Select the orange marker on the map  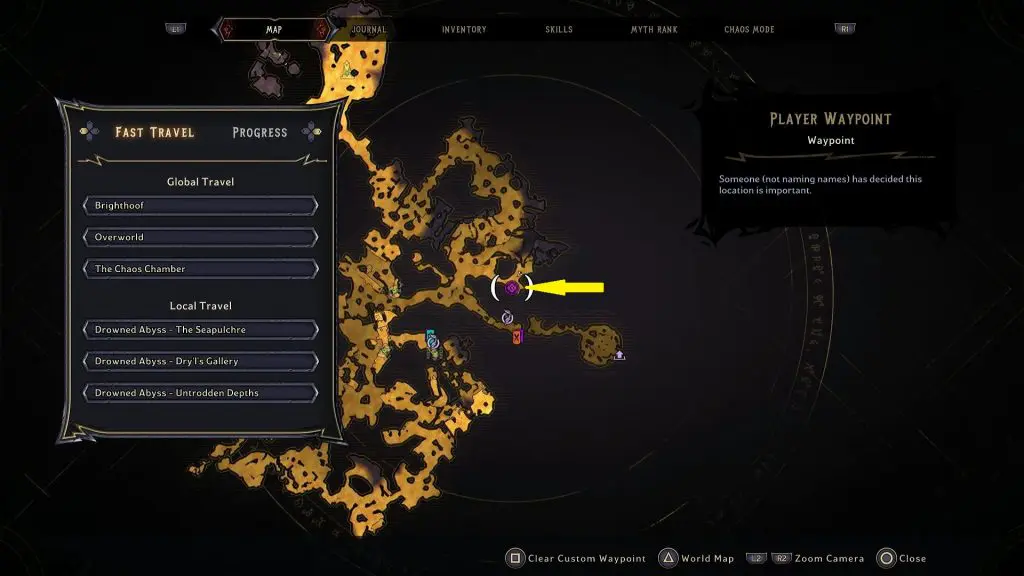[x=517, y=337]
